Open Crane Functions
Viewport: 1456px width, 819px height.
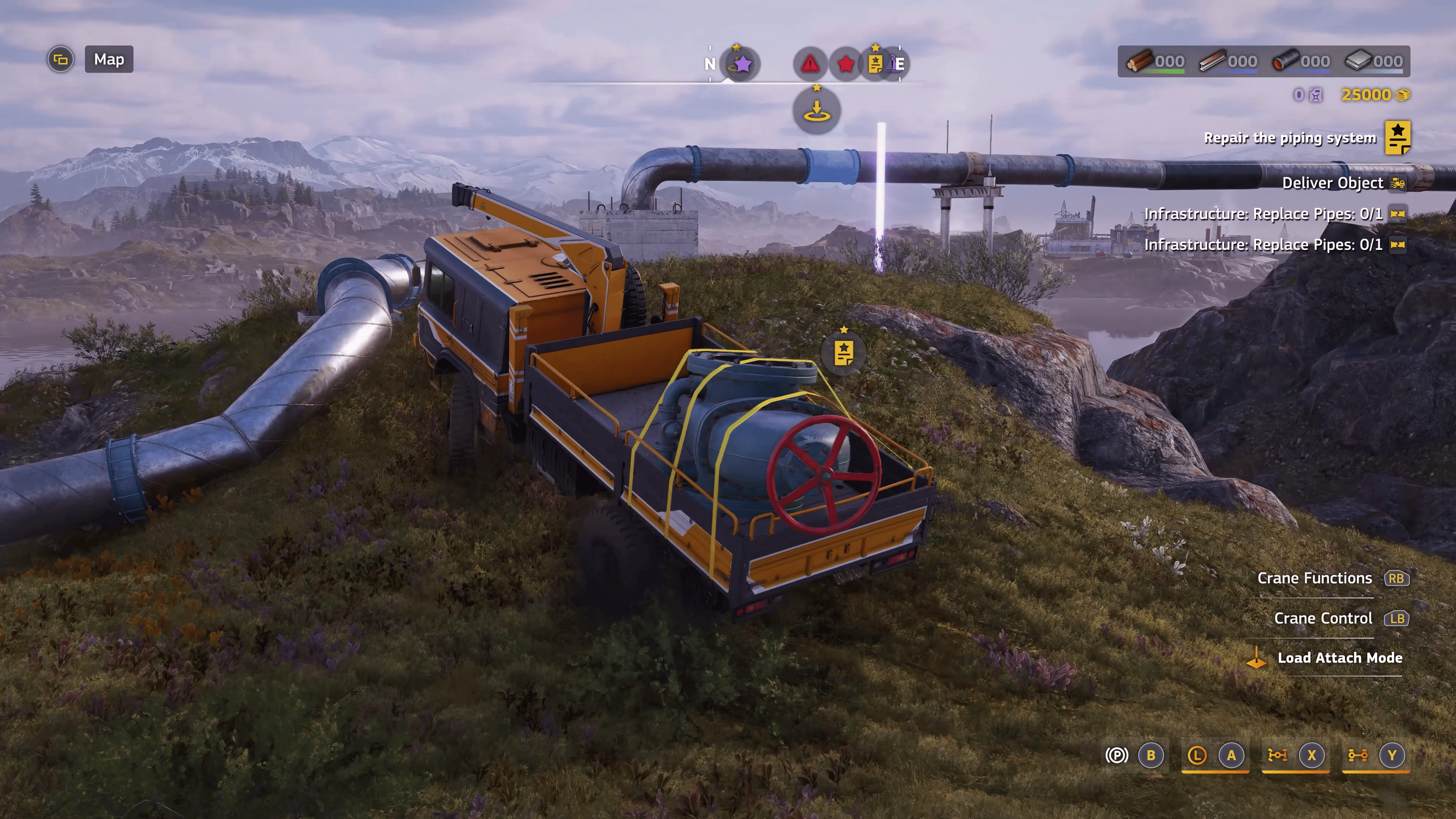tap(1315, 578)
